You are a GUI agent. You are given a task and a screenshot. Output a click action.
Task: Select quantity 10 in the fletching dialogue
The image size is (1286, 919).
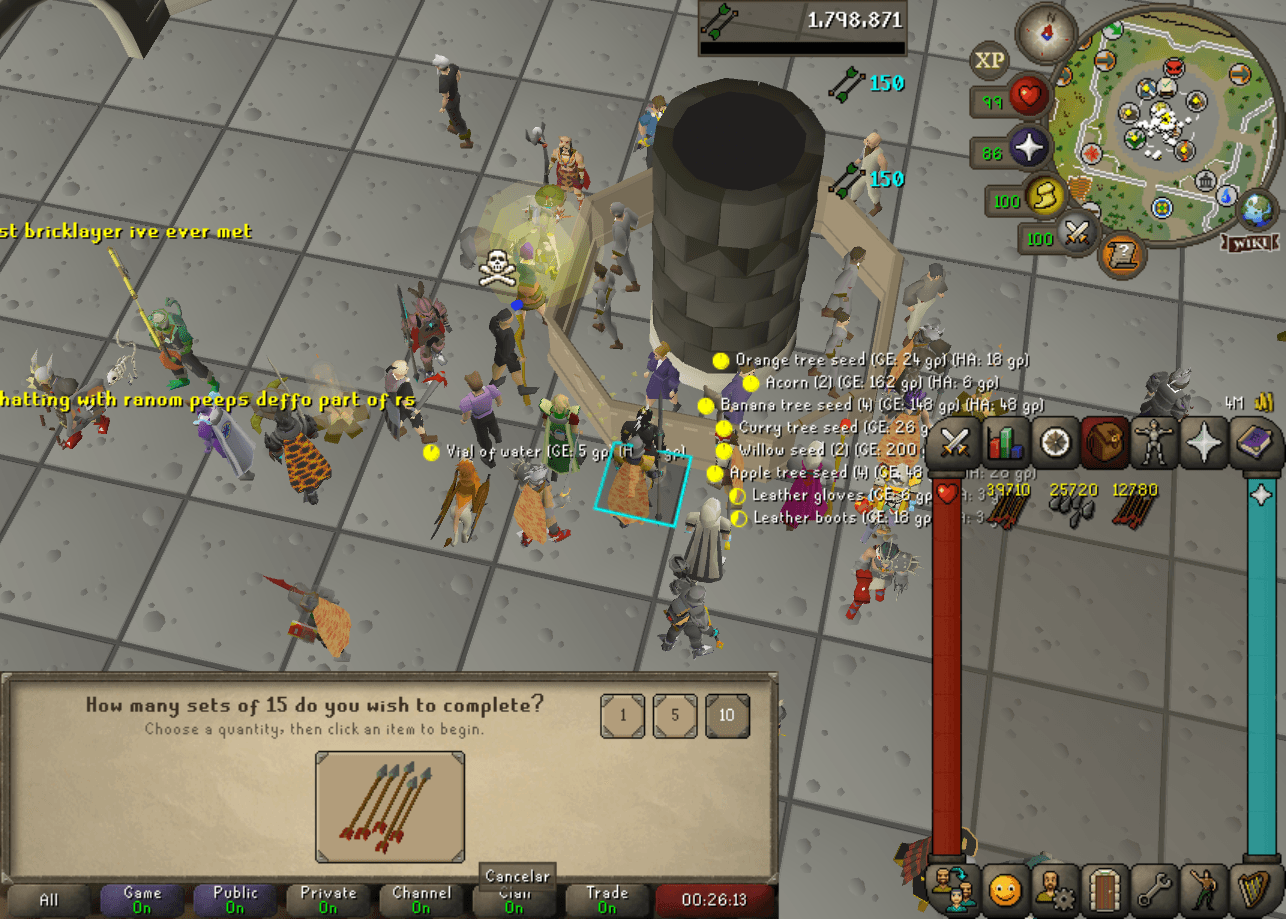click(x=727, y=716)
